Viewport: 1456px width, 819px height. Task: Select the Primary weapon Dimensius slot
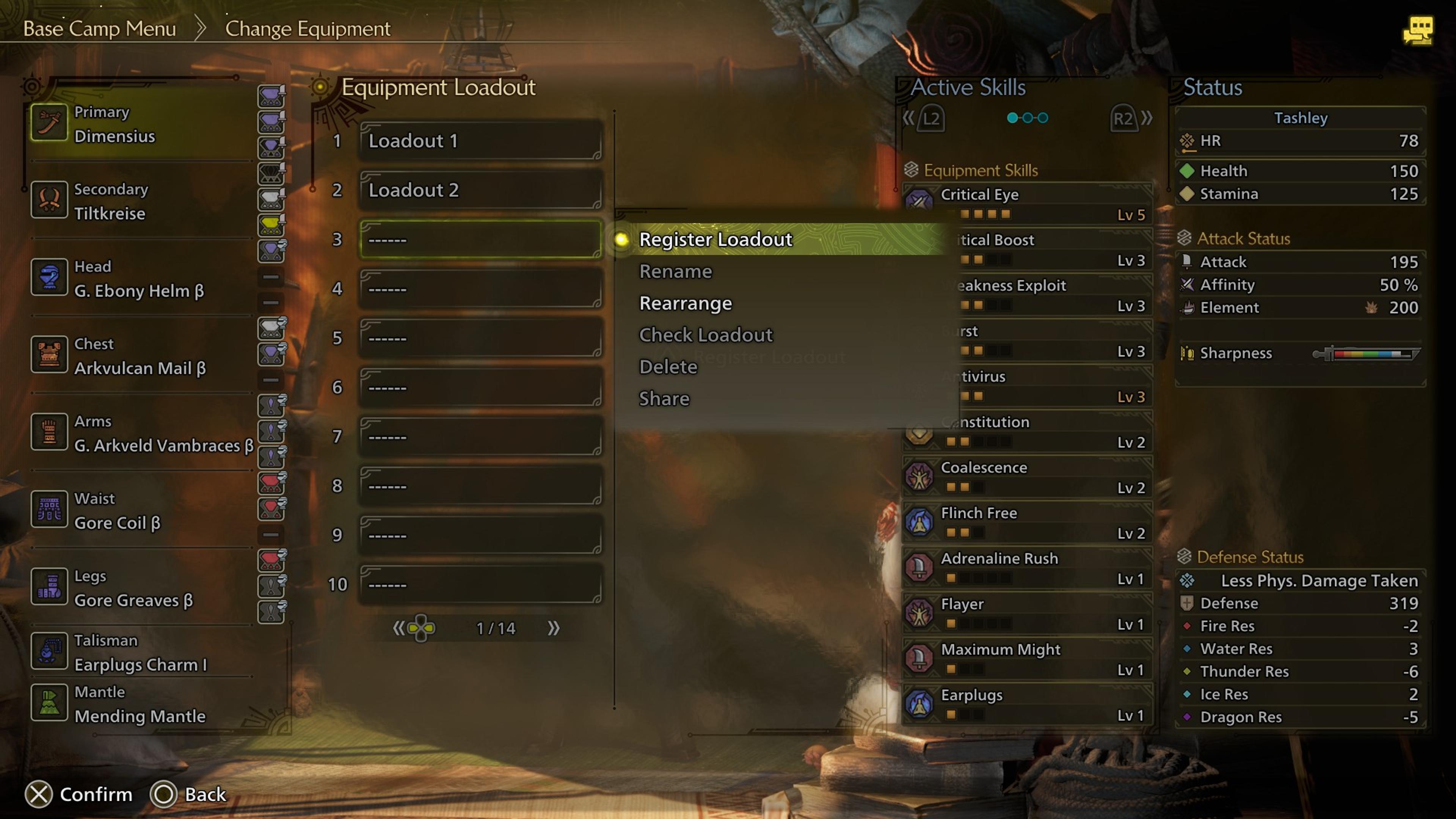(x=141, y=124)
